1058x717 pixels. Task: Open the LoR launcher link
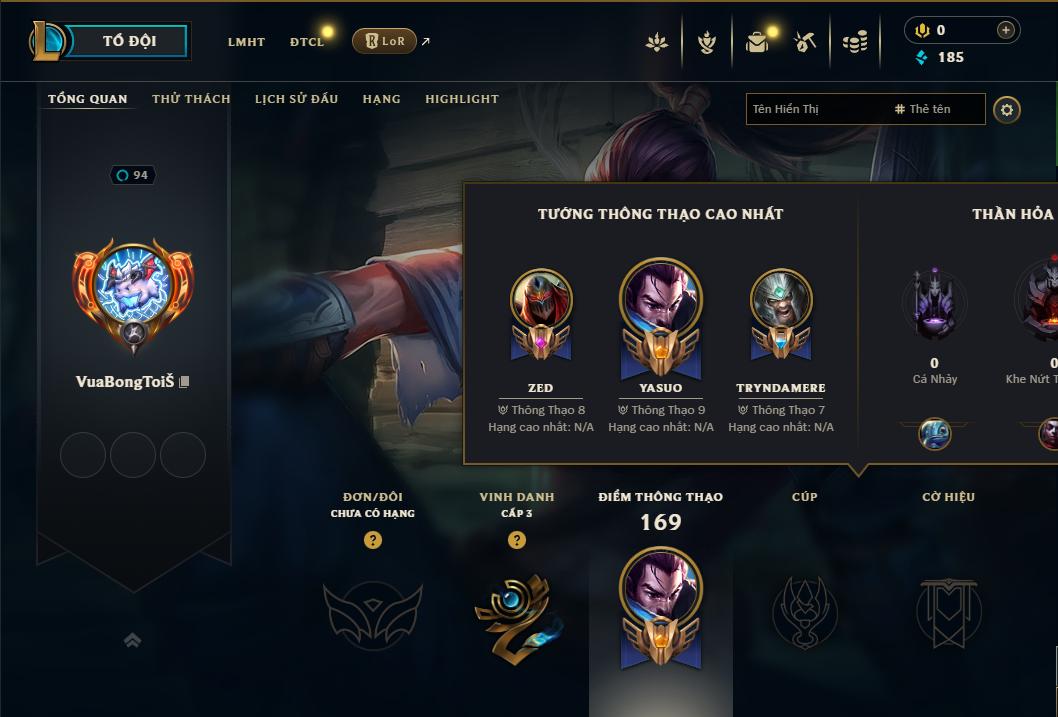[x=385, y=41]
